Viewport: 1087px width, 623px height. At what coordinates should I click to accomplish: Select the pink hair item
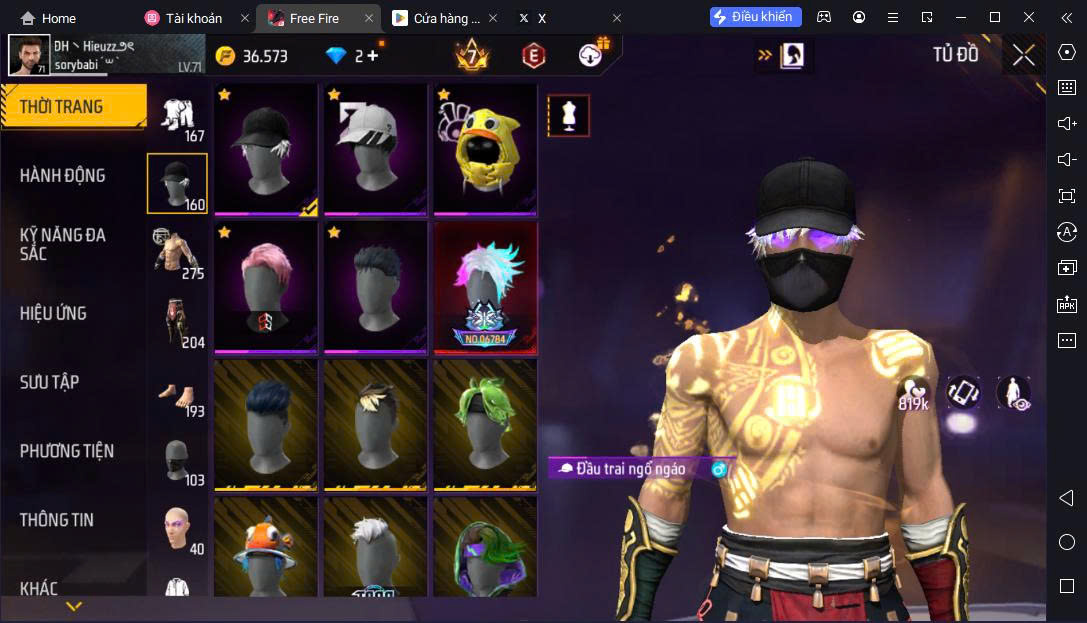coord(265,287)
